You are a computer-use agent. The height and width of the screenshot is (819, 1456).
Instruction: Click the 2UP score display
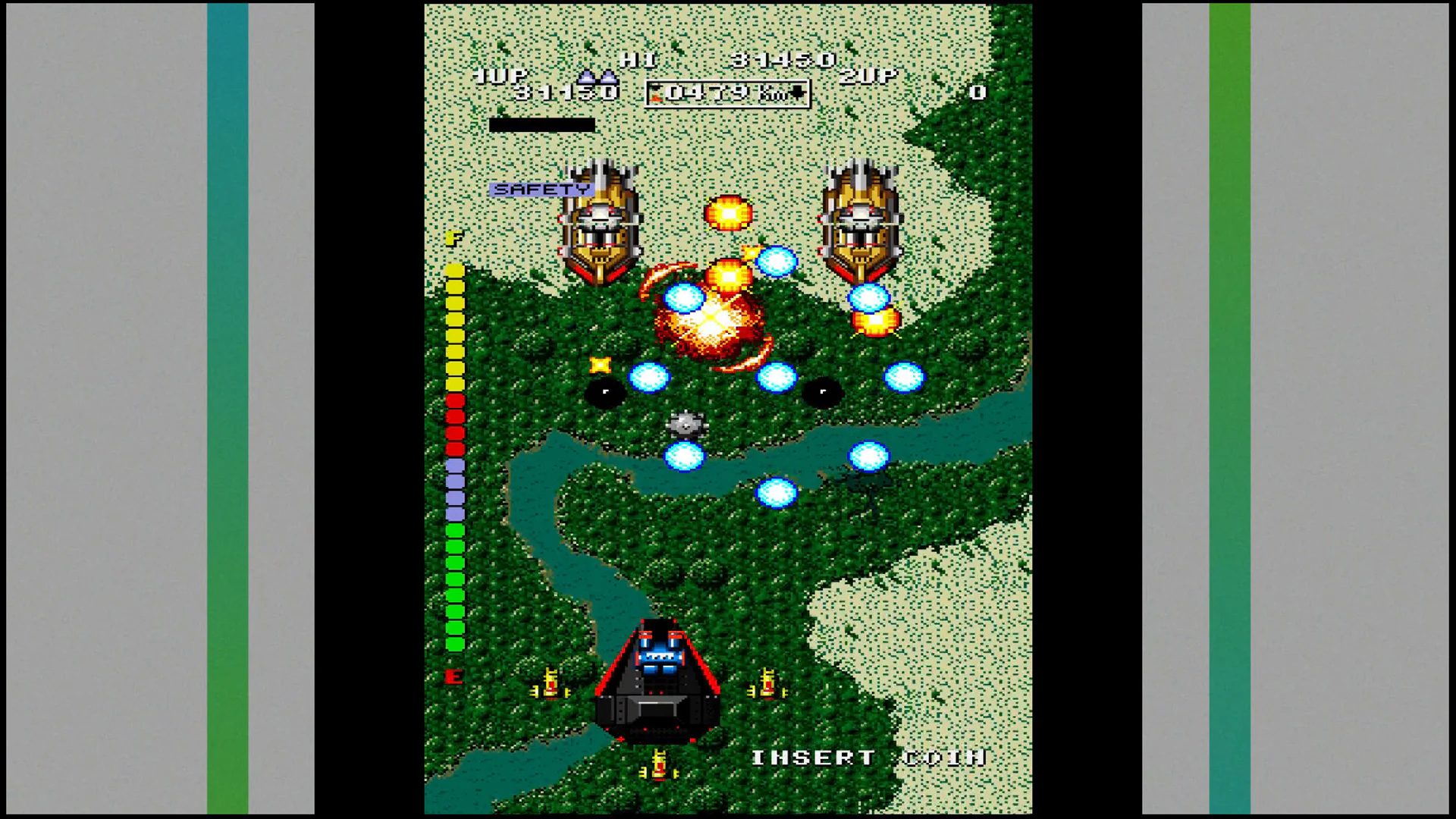[x=869, y=77]
